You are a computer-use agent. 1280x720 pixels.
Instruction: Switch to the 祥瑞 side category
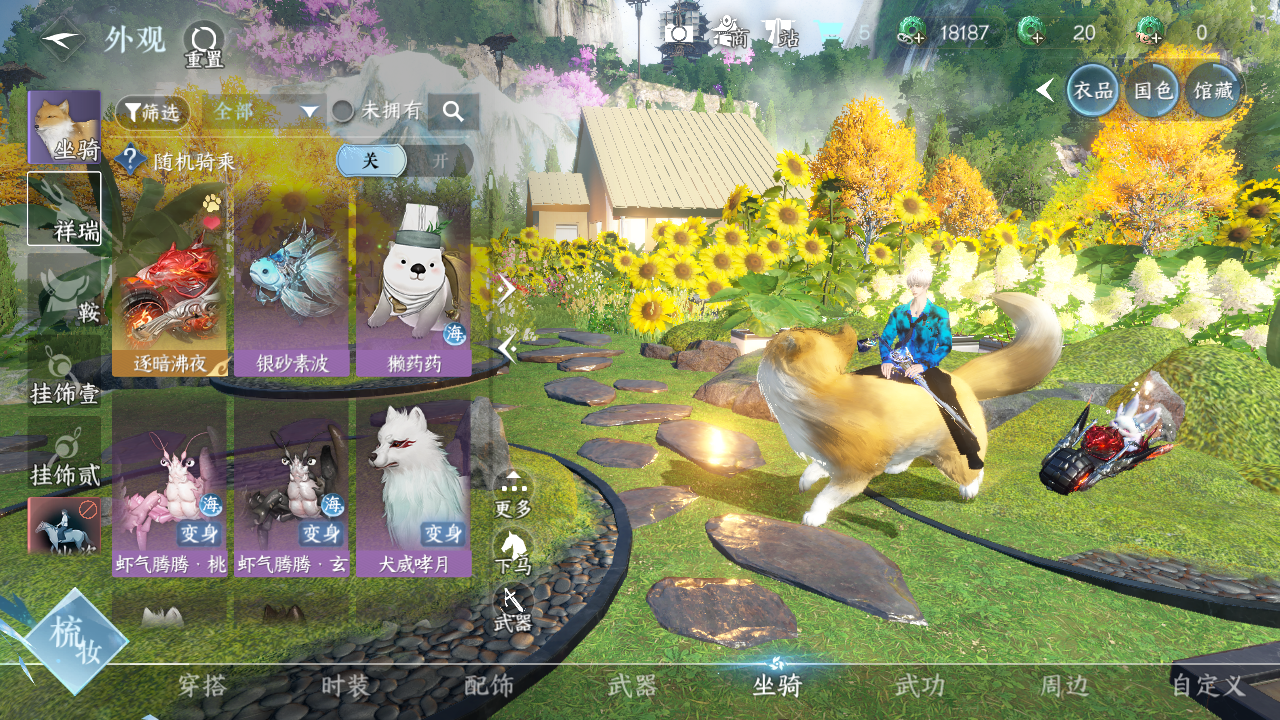point(64,208)
